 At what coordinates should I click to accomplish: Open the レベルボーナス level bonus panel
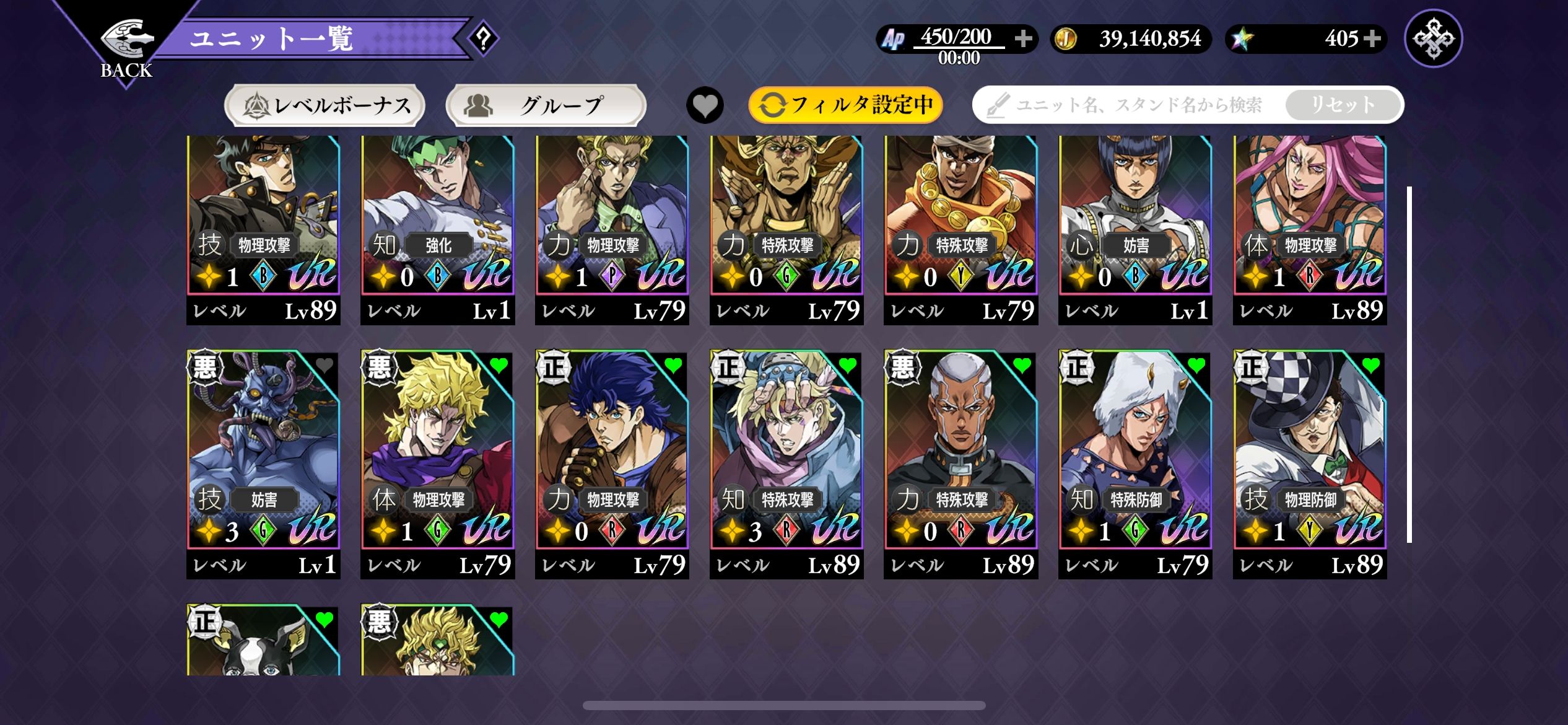click(324, 105)
